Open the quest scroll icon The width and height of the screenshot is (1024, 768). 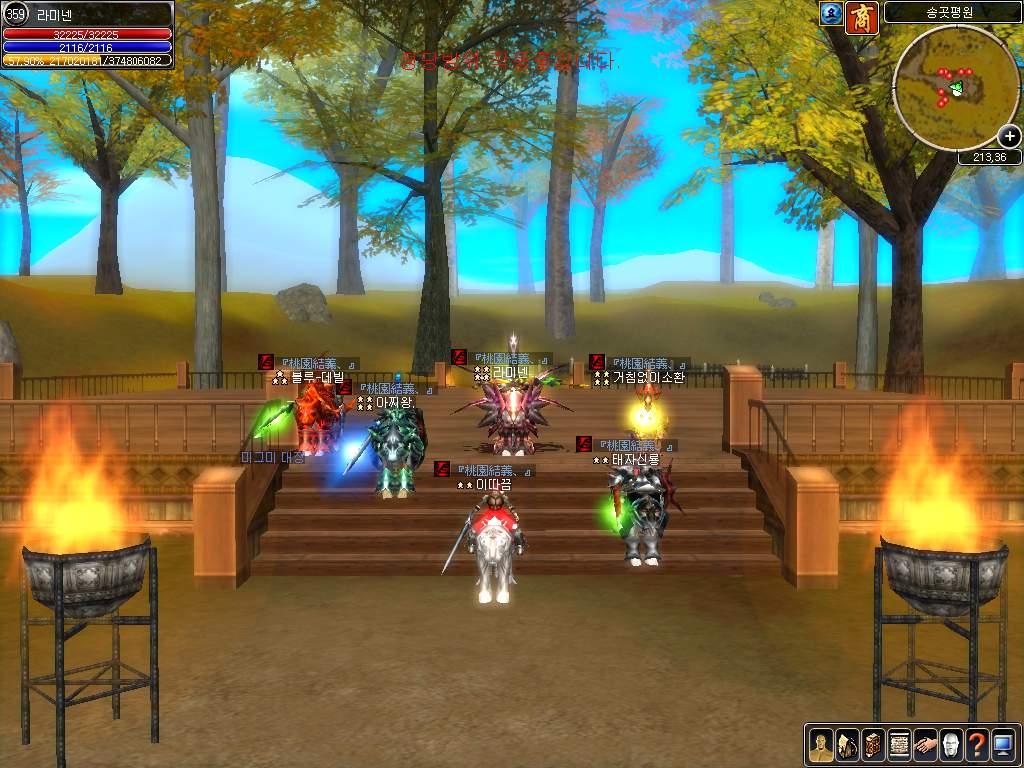(x=899, y=744)
